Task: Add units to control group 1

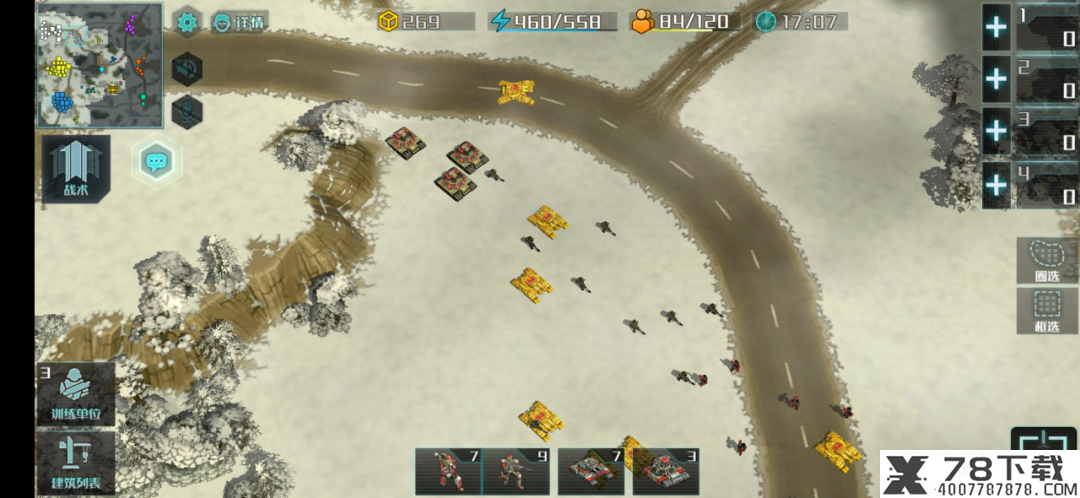Action: (x=996, y=27)
